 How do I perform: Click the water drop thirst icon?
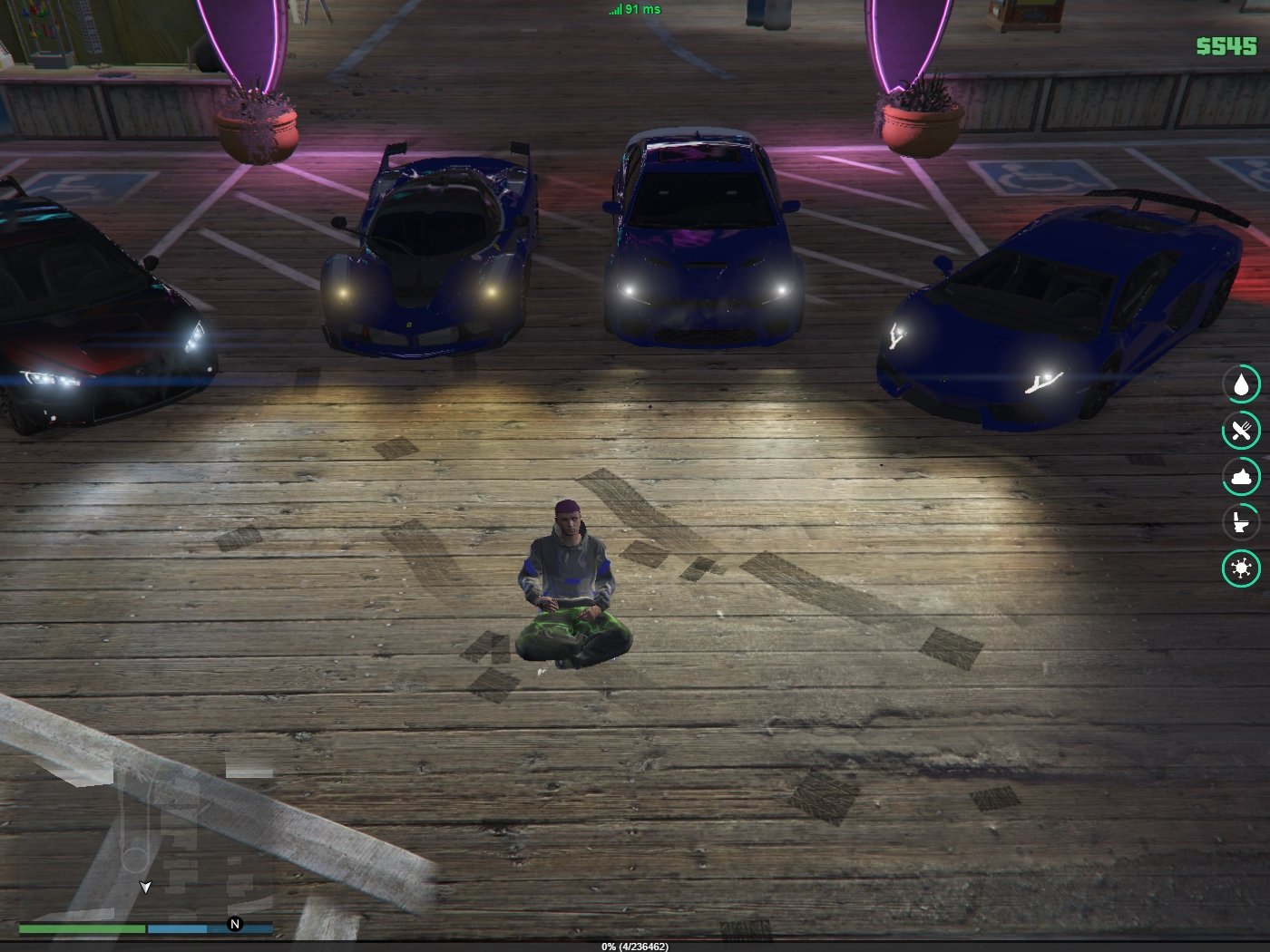(x=1241, y=384)
